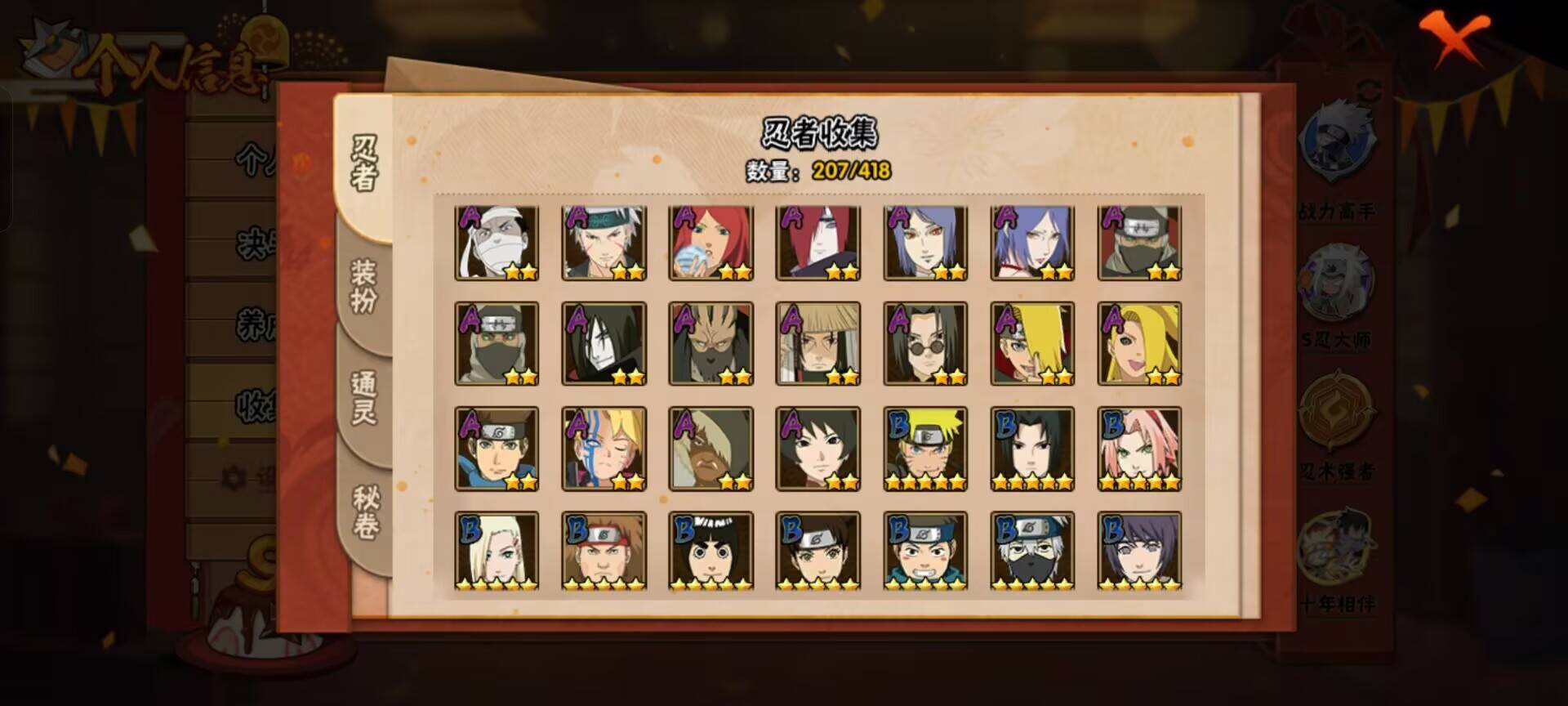Switch to the 秘卷 tab
1568x706 pixels.
click(363, 511)
